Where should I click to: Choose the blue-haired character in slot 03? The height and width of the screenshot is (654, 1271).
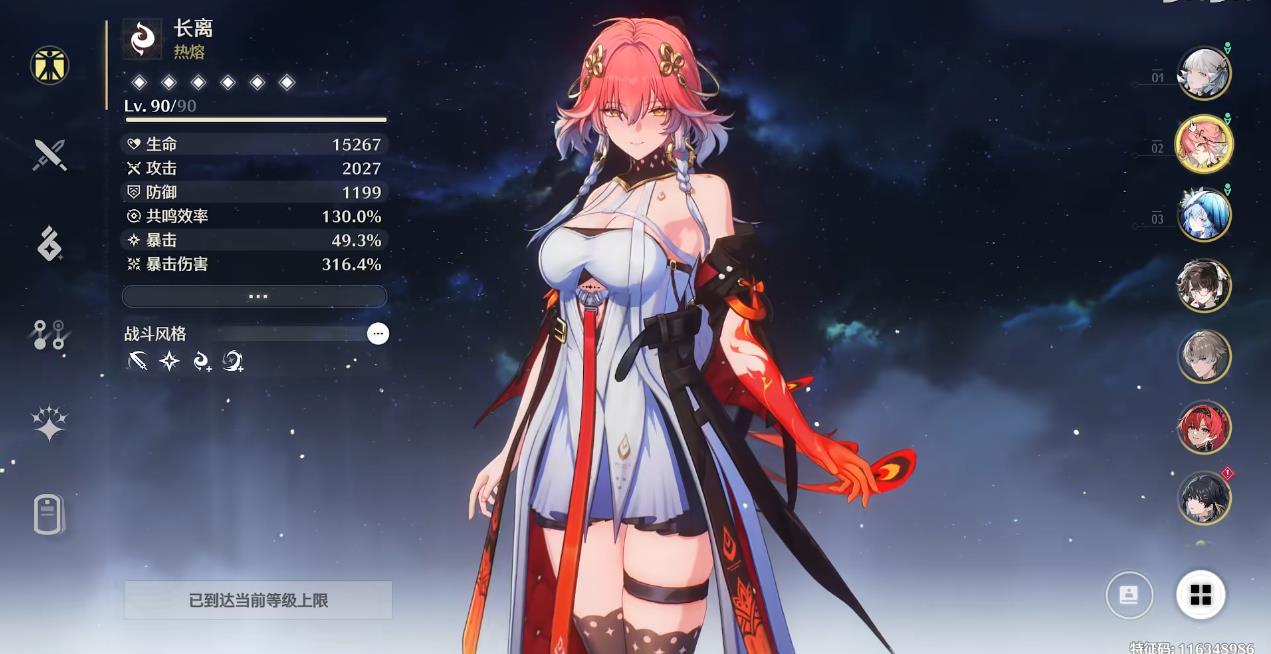[x=1203, y=215]
